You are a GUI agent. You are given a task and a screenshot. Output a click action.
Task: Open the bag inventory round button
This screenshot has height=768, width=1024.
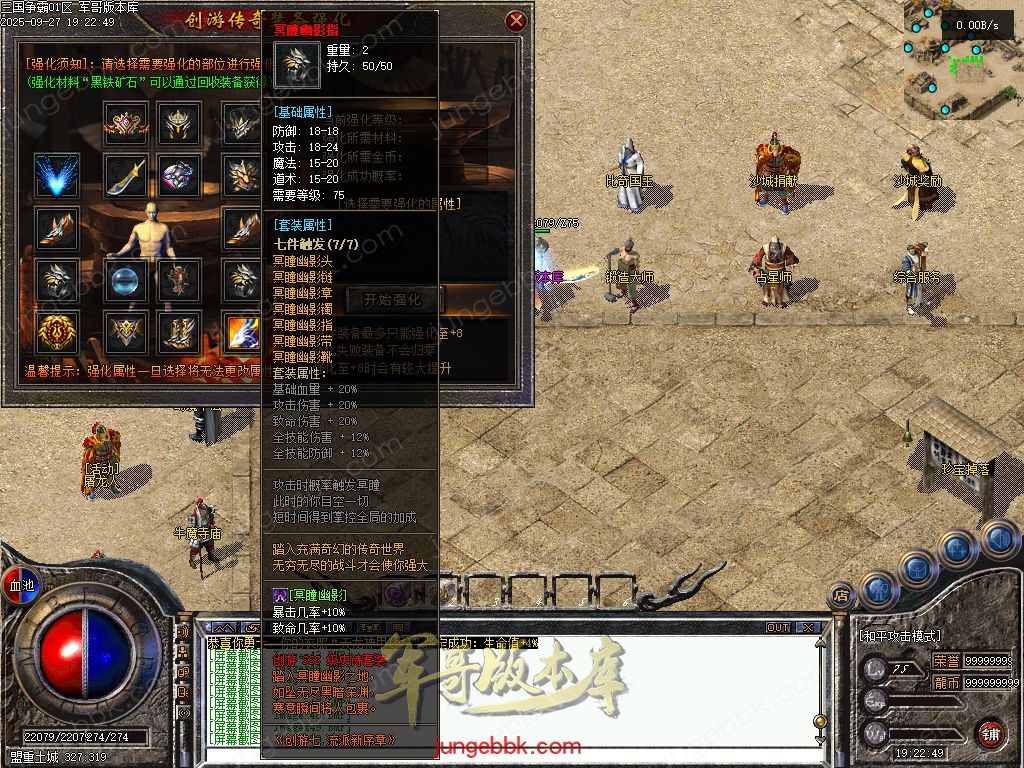pyautogui.click(x=918, y=568)
